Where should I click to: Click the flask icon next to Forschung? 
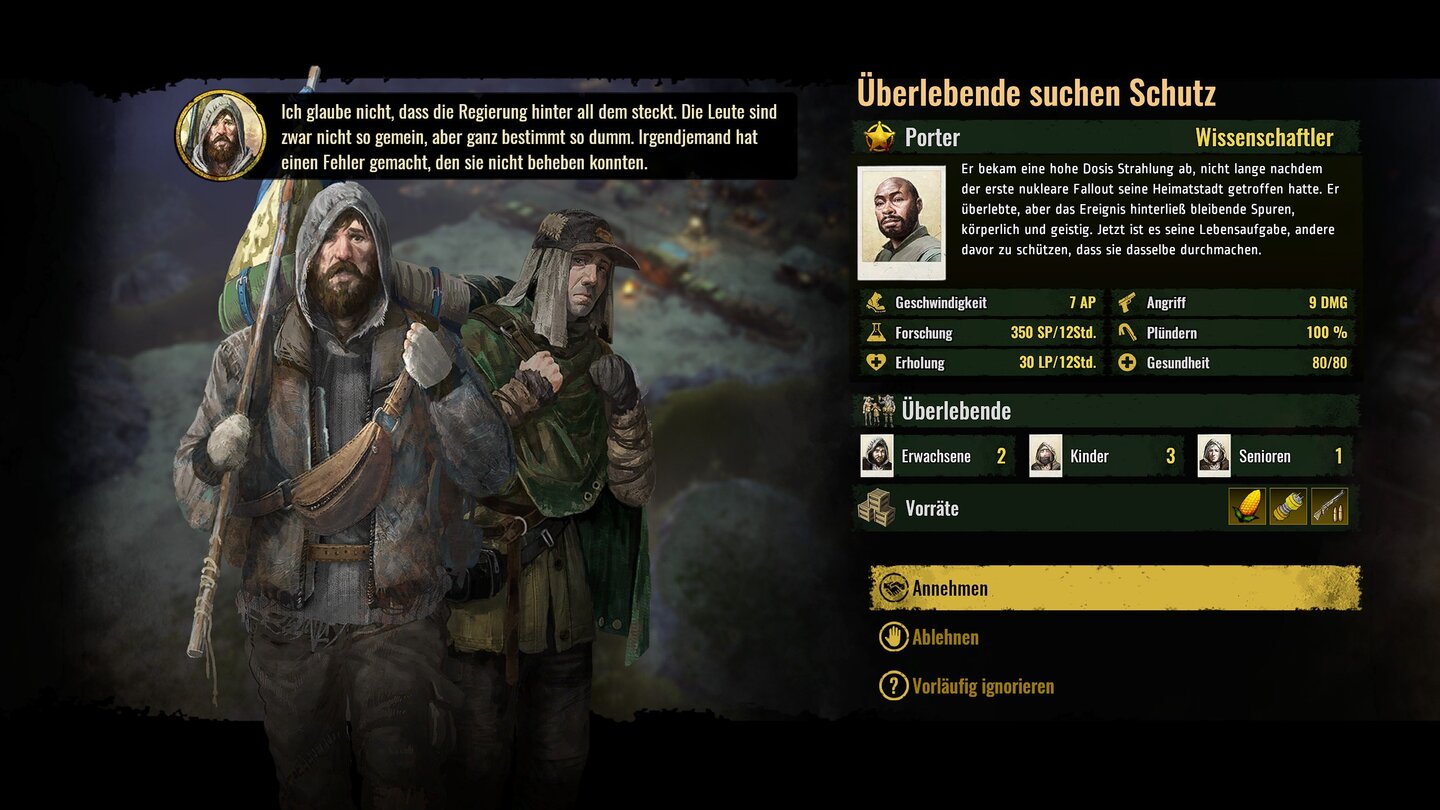pyautogui.click(x=874, y=333)
